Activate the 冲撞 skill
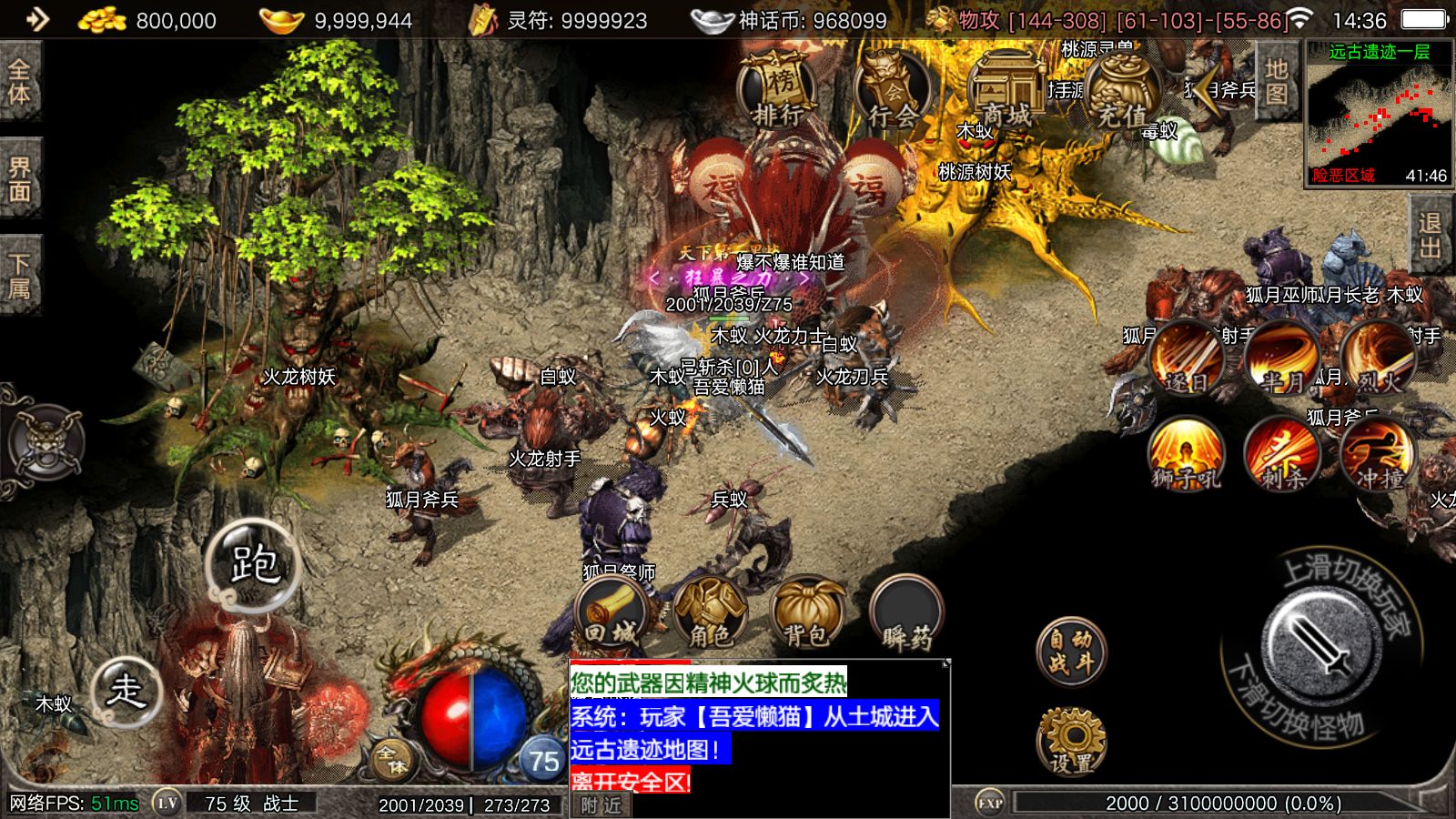This screenshot has height=819, width=1456. [1379, 453]
